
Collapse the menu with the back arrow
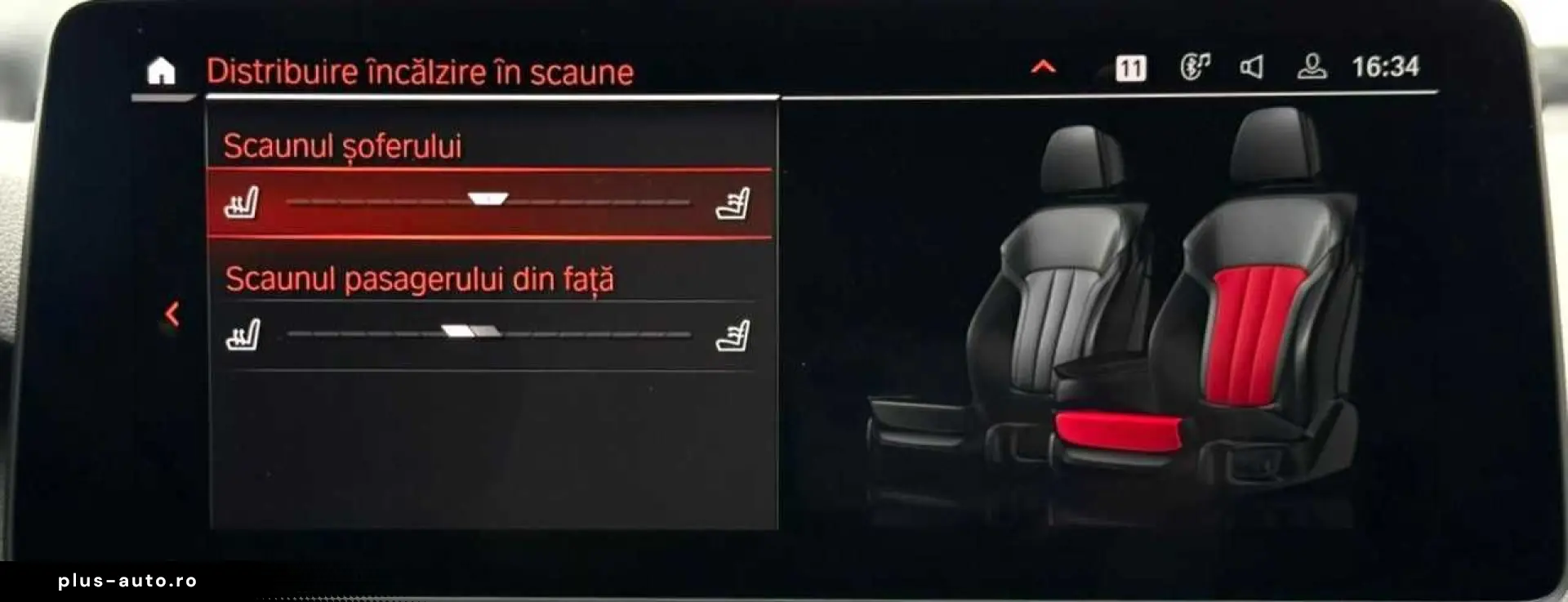(x=172, y=314)
